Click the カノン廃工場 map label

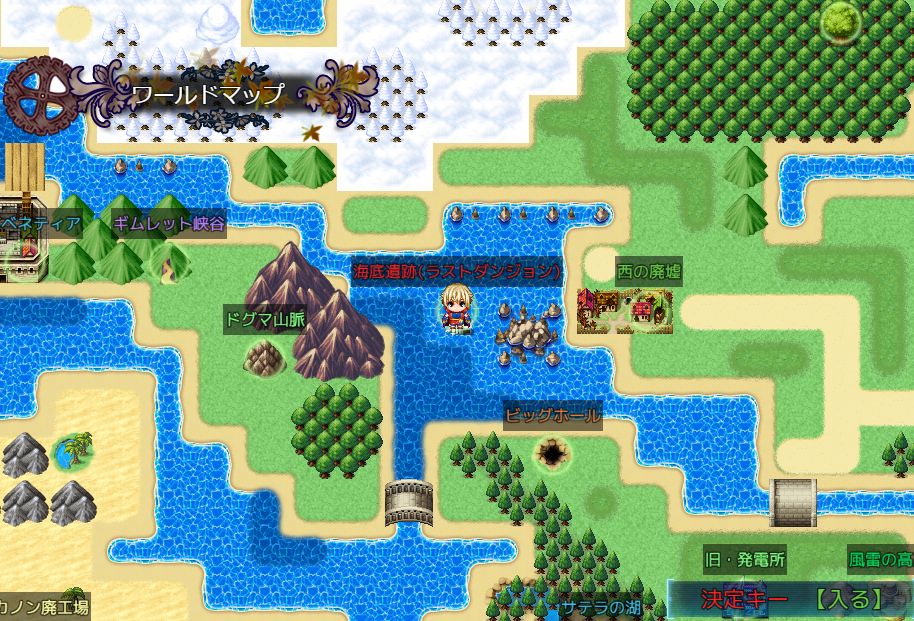click(45, 606)
